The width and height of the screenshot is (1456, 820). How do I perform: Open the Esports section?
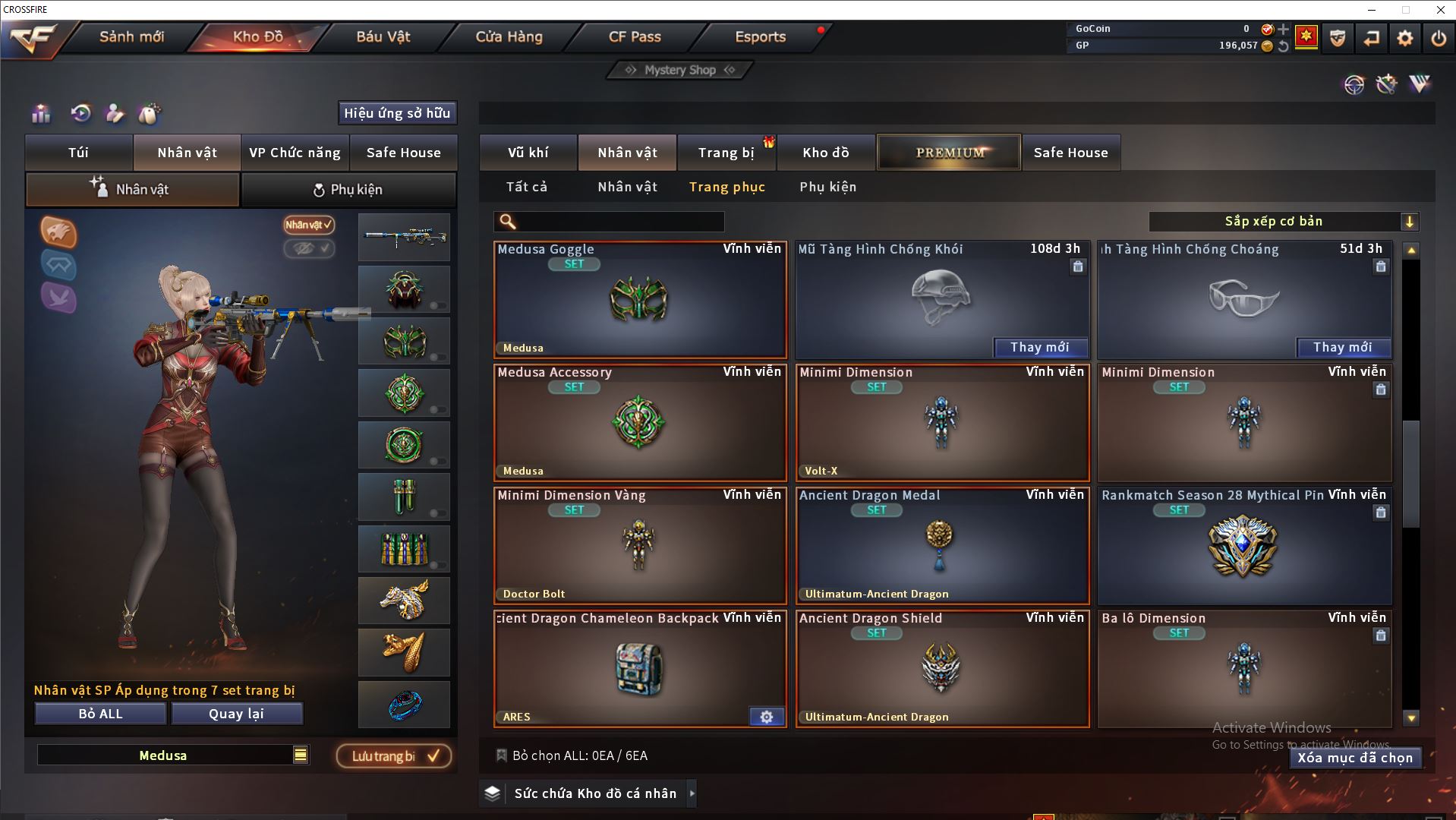pyautogui.click(x=760, y=36)
